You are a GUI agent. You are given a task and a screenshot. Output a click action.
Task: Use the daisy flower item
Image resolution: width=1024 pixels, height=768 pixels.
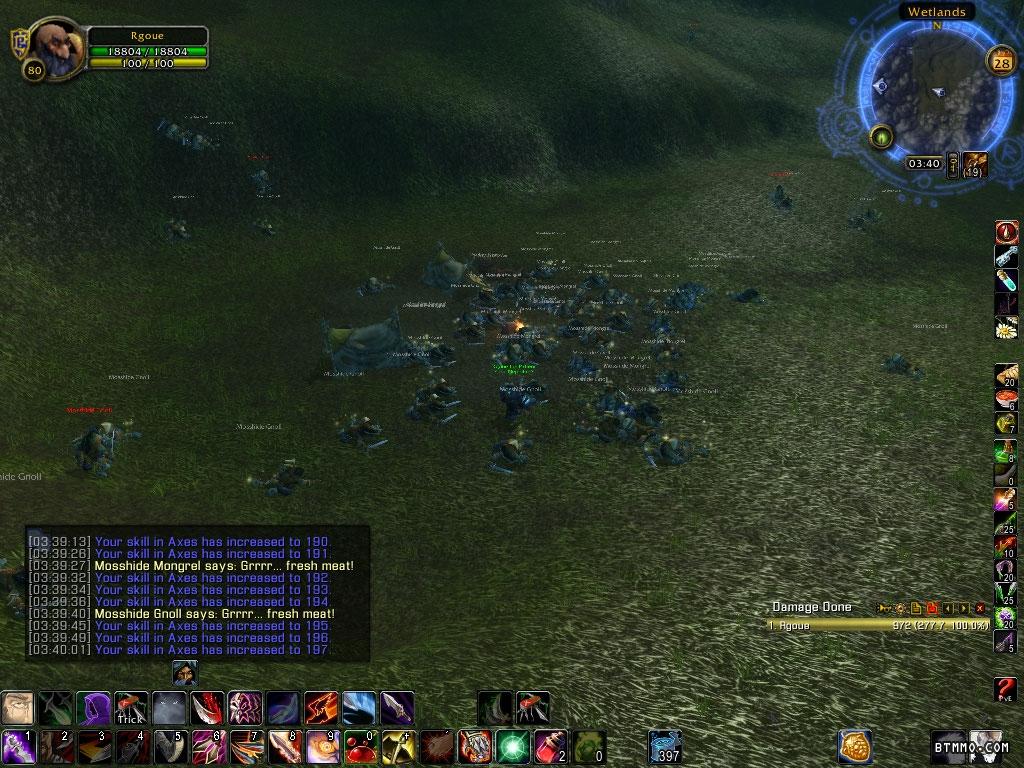tap(1006, 327)
